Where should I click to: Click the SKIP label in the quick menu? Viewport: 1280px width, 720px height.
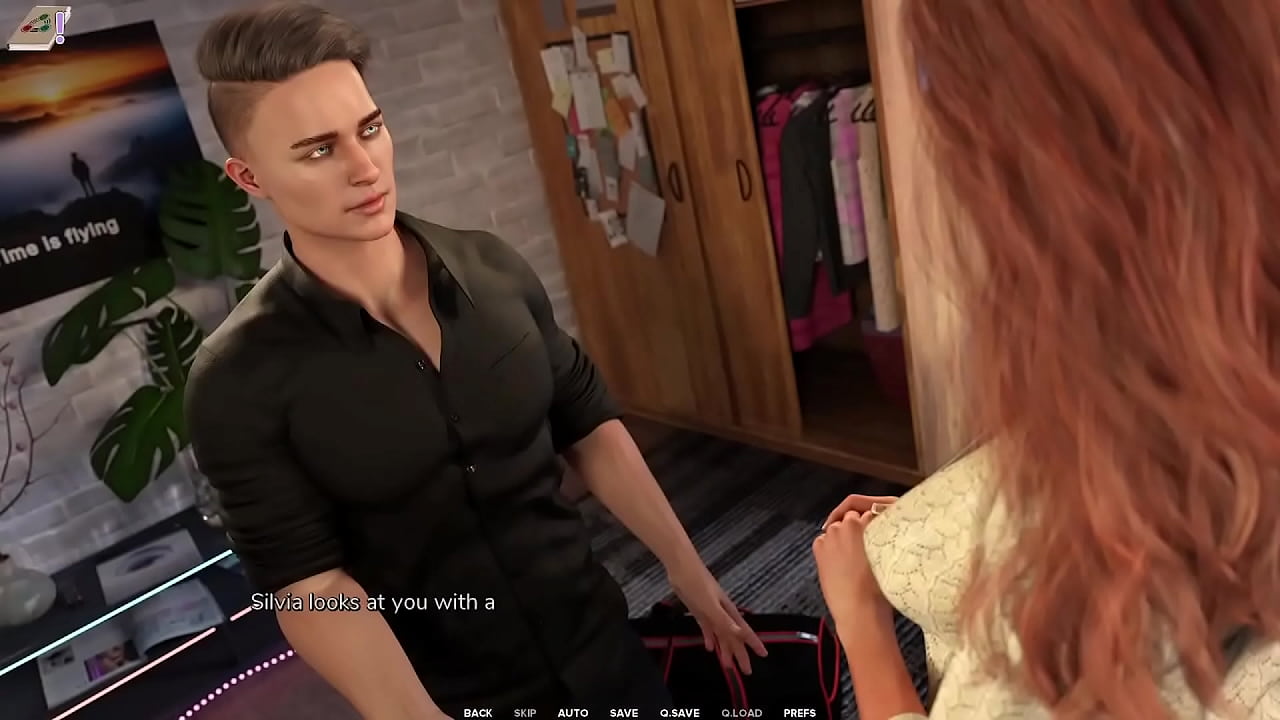[x=524, y=713]
